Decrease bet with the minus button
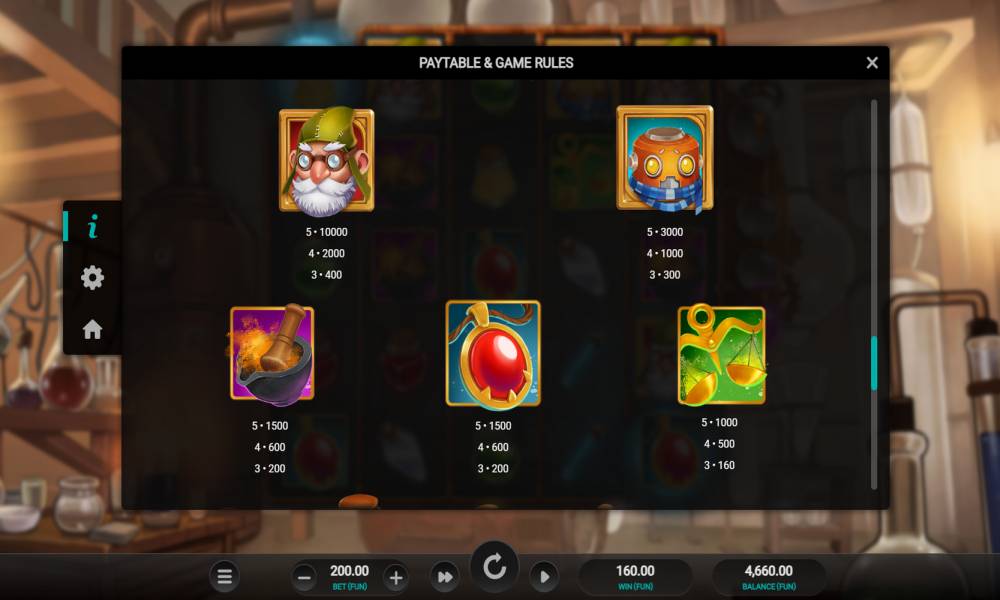The width and height of the screenshot is (1000, 600). tap(305, 576)
